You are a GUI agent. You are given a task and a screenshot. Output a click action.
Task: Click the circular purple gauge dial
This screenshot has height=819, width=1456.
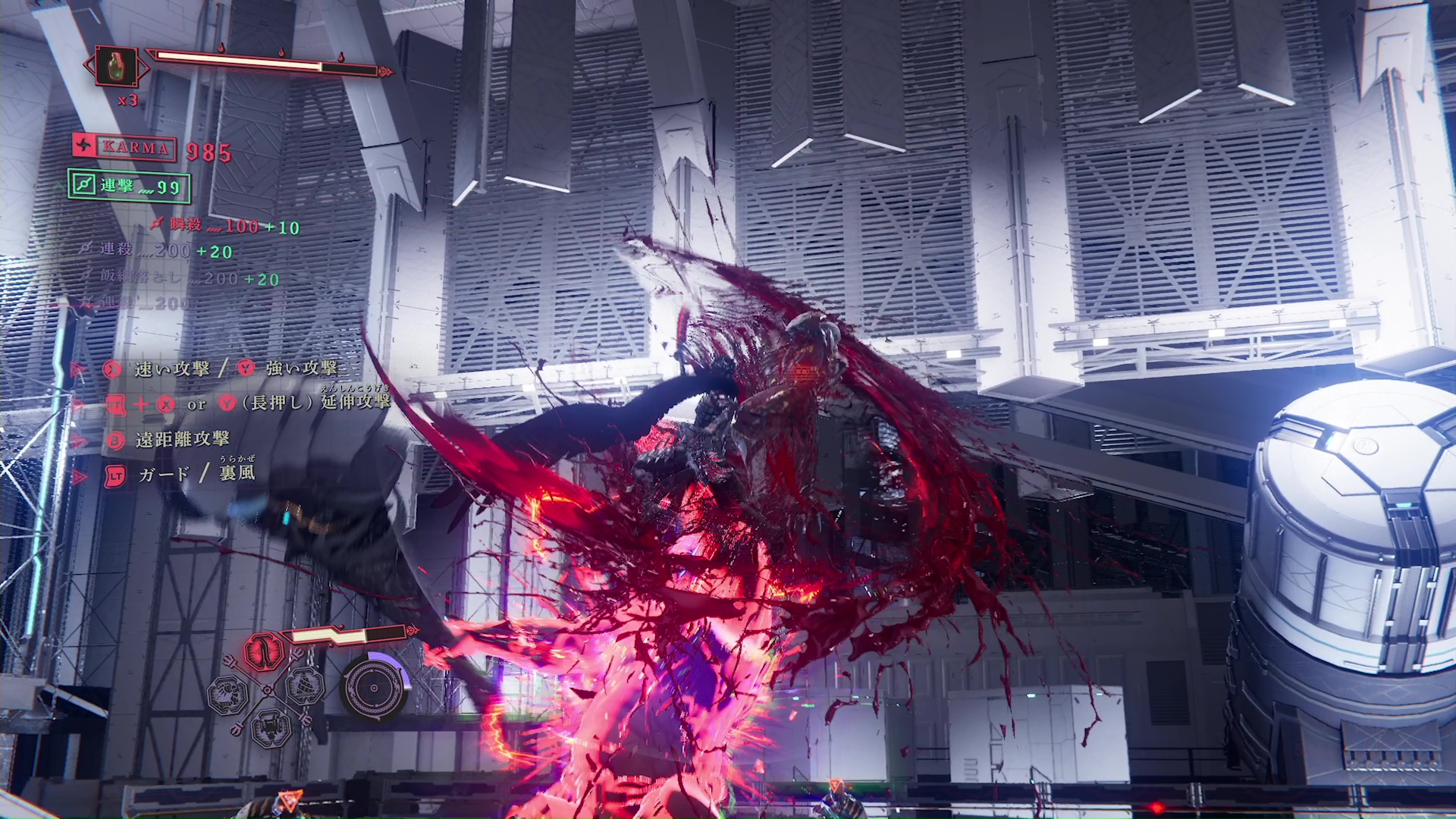(x=373, y=688)
